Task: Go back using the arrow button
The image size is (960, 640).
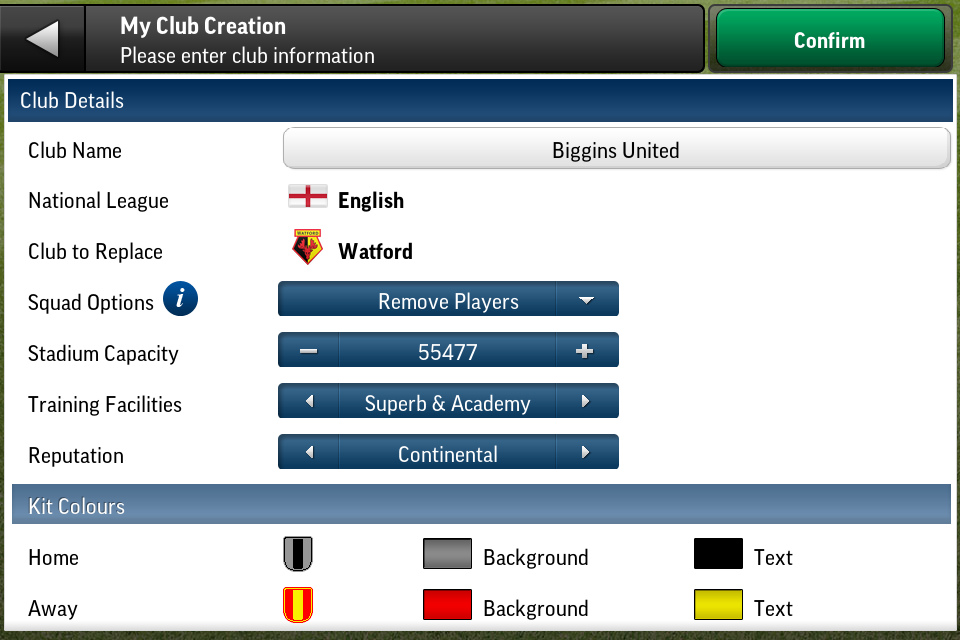Action: click(x=43, y=40)
